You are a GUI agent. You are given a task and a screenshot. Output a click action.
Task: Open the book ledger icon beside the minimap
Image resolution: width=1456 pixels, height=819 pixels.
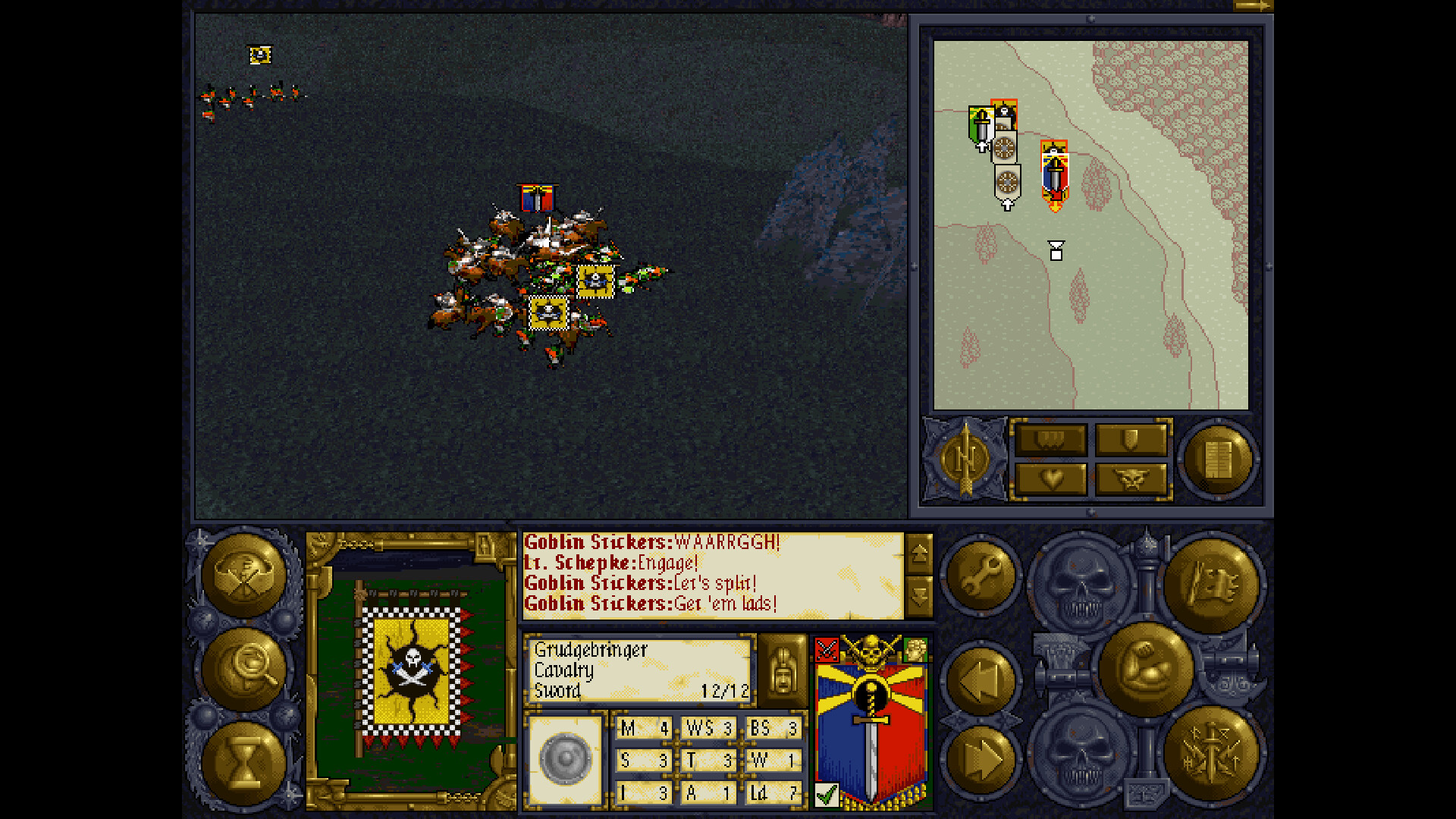pos(1219,459)
